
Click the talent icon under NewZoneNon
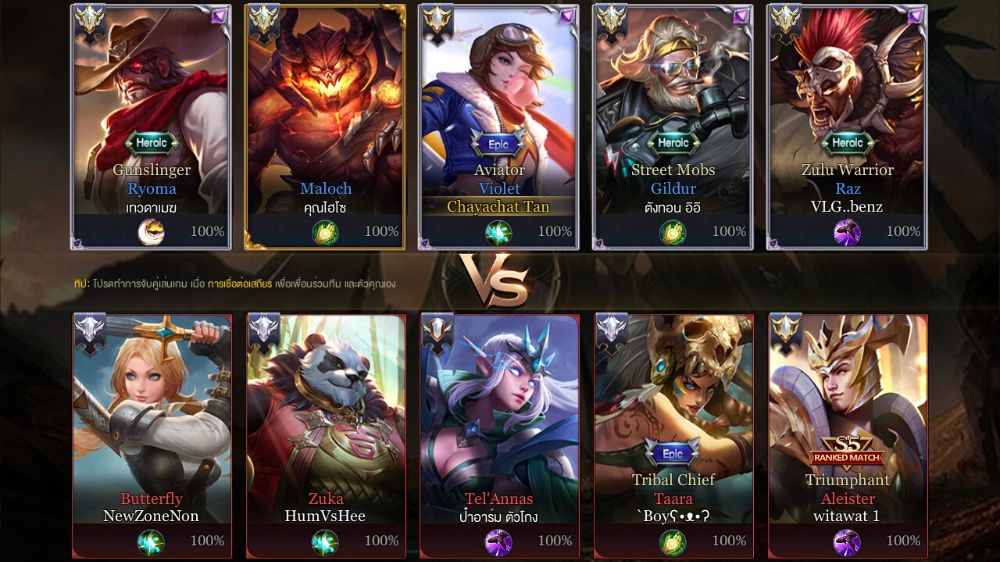tap(151, 542)
